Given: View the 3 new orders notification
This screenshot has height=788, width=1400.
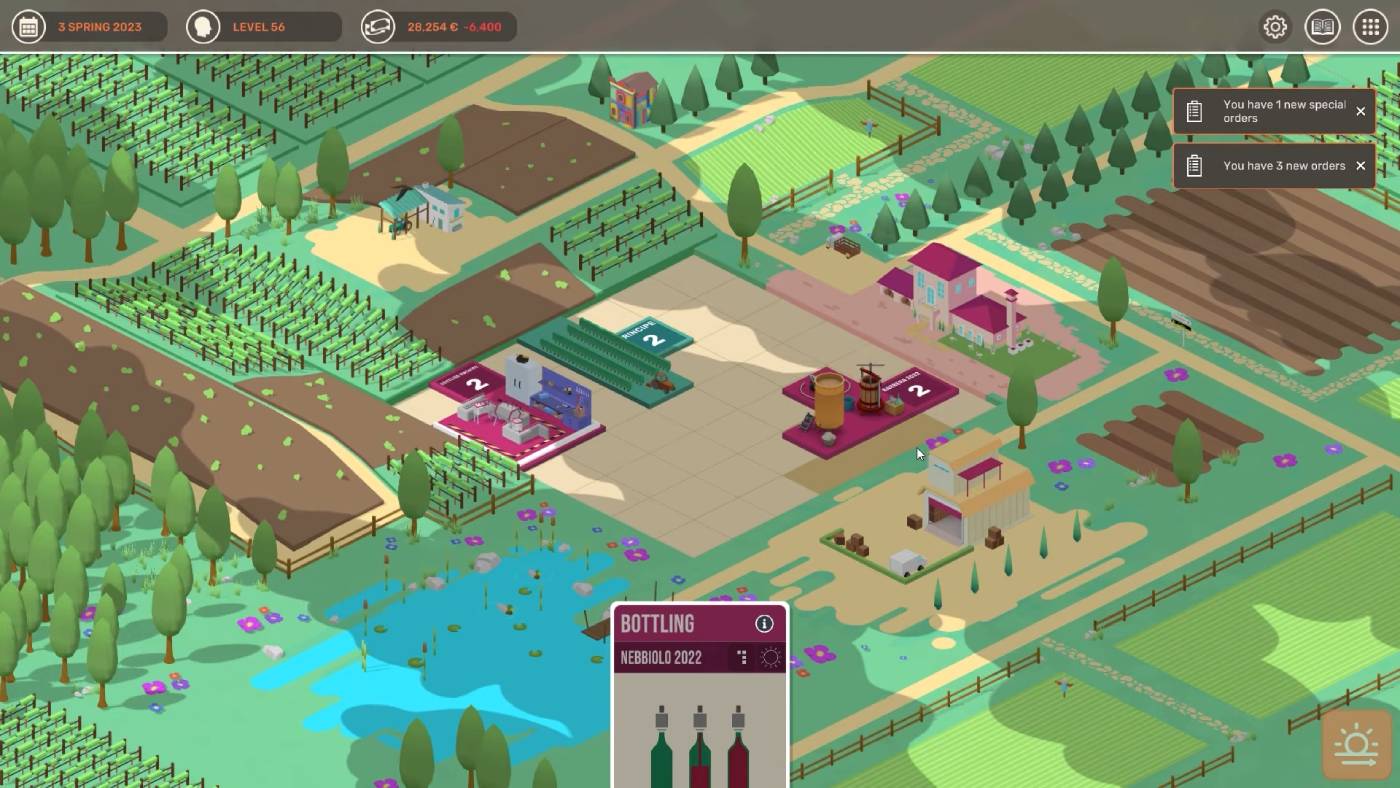Looking at the screenshot, I should (1270, 166).
